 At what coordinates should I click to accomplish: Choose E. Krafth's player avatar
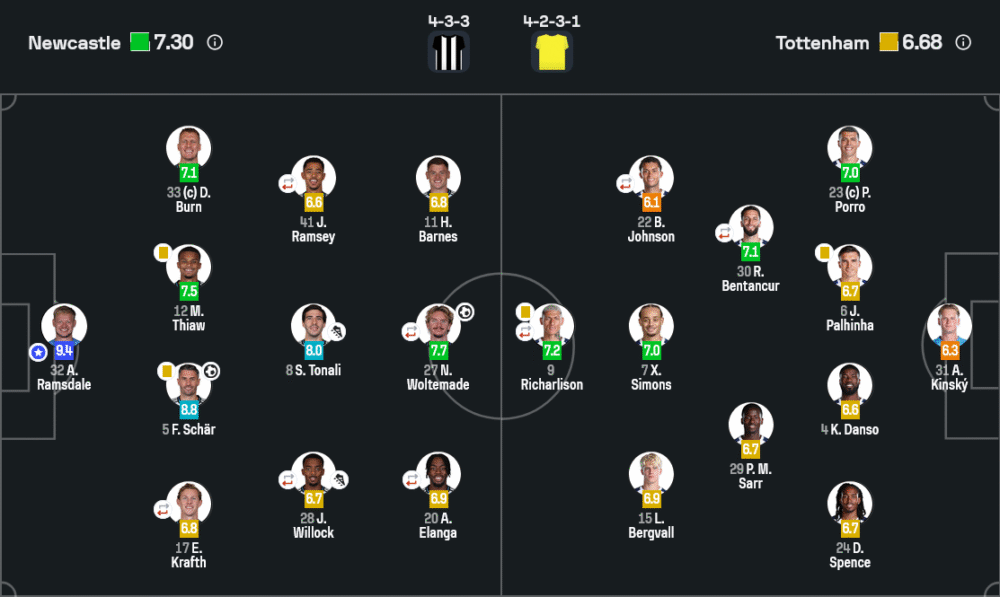tap(188, 504)
